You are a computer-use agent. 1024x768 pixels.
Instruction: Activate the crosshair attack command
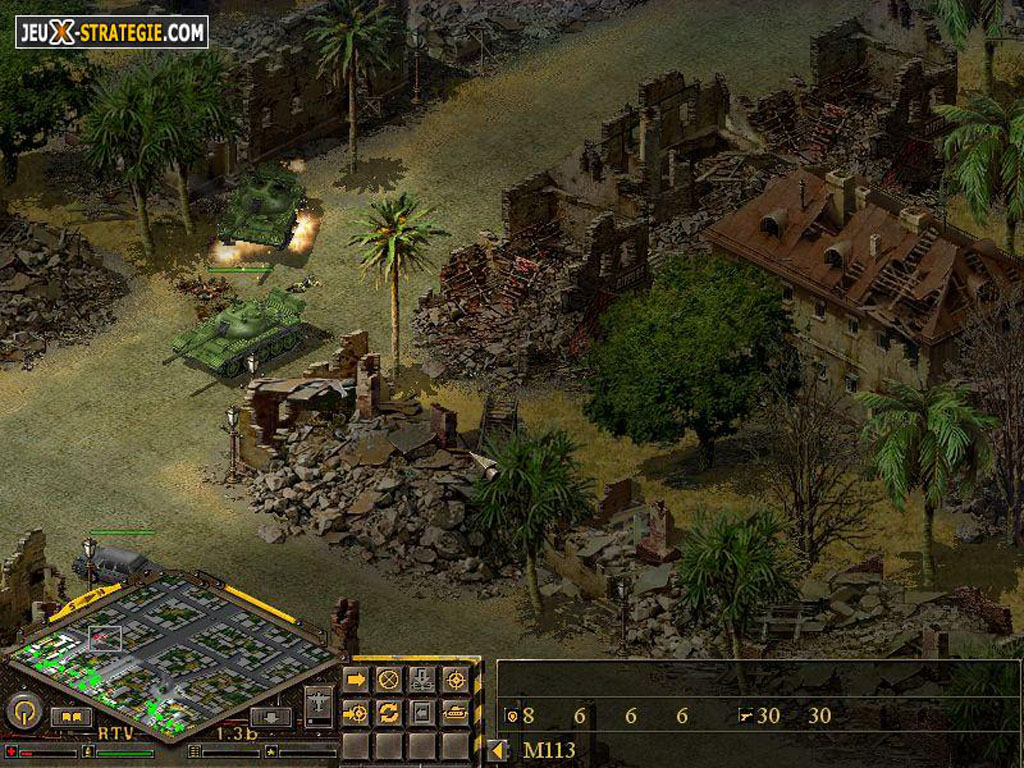pos(455,680)
